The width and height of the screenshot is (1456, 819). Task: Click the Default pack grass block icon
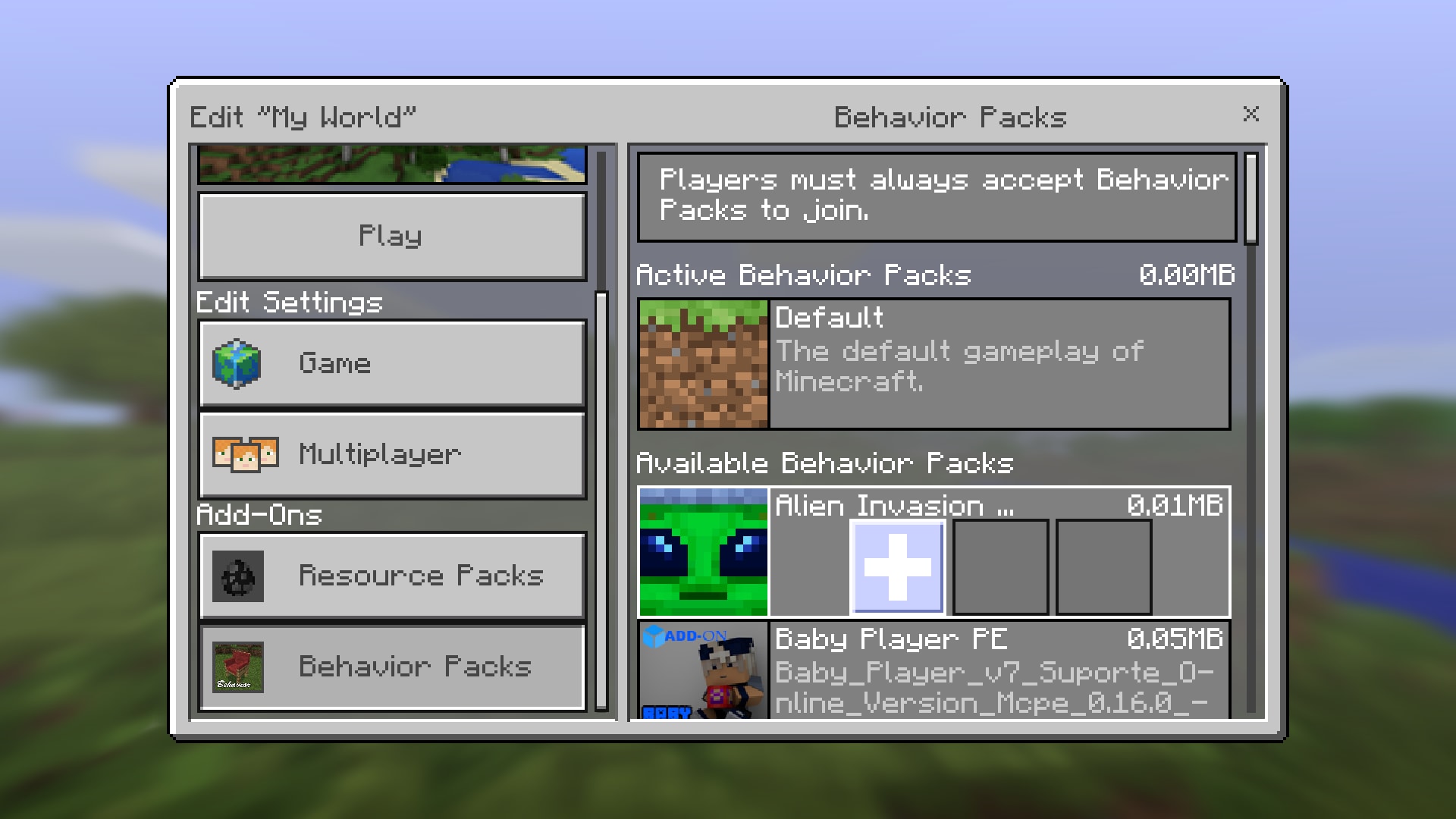(701, 362)
